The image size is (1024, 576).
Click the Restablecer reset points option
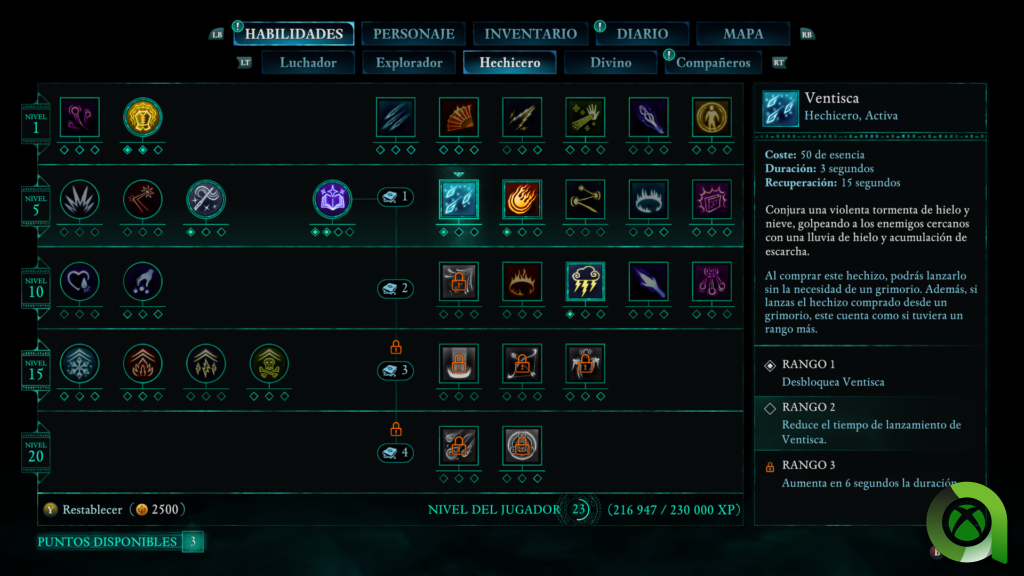point(92,509)
